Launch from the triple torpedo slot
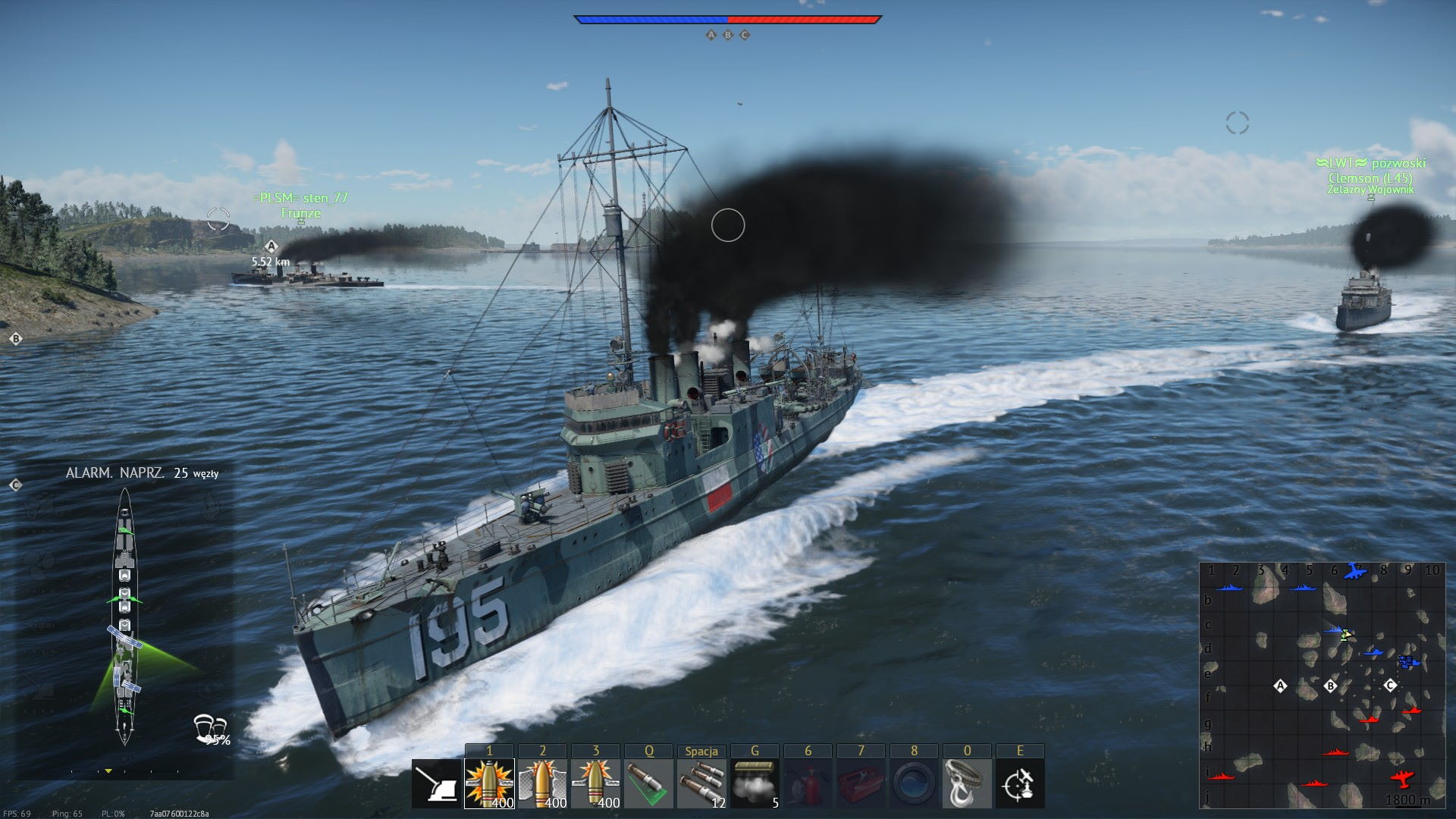Viewport: 1456px width, 819px height. (701, 784)
